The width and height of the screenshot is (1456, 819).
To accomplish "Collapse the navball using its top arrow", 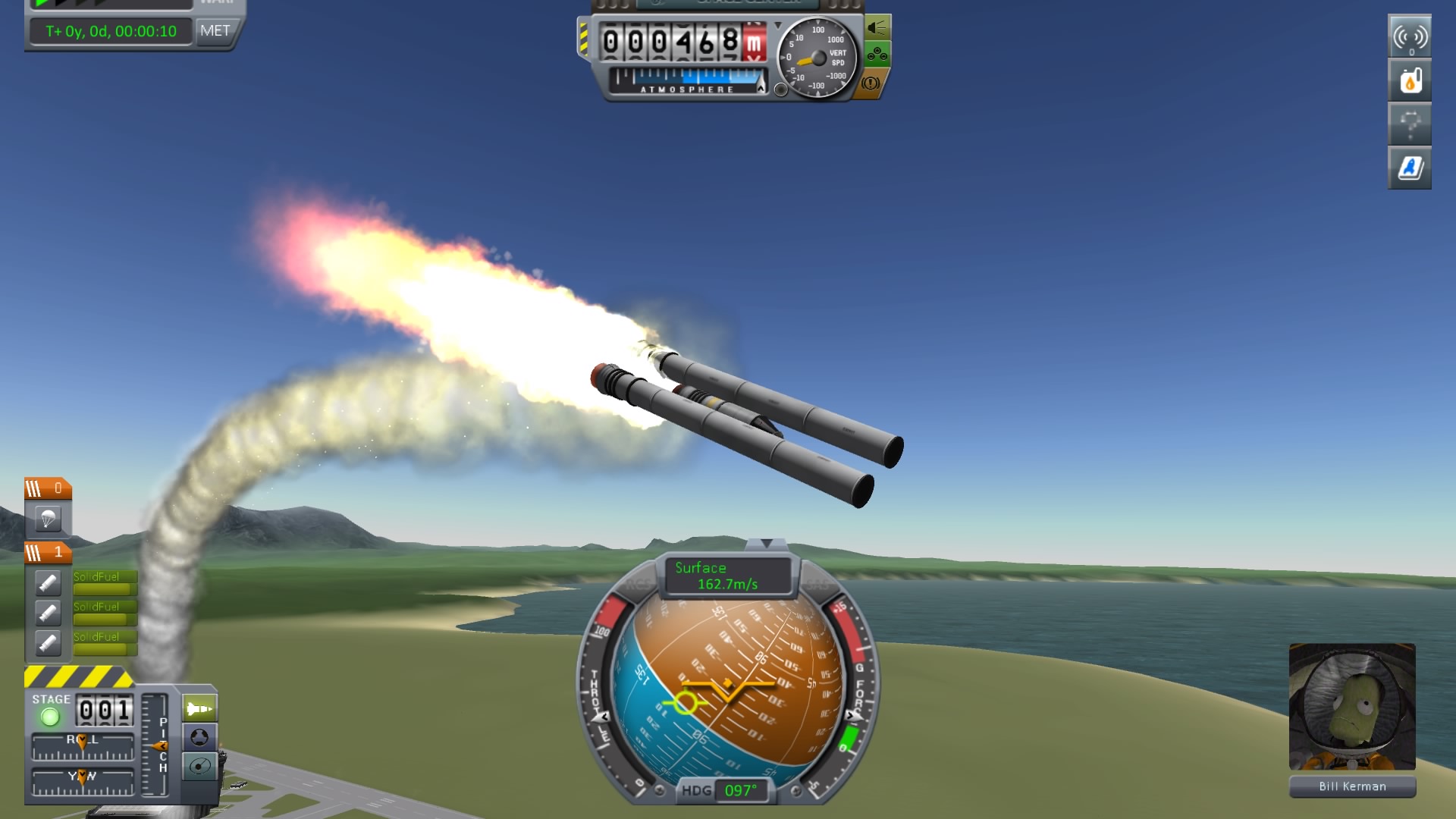I will pos(766,544).
